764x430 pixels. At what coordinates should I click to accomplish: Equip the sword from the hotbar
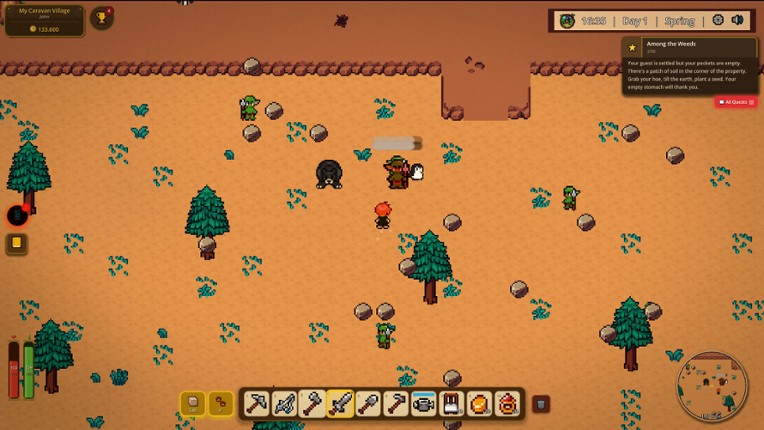point(340,404)
